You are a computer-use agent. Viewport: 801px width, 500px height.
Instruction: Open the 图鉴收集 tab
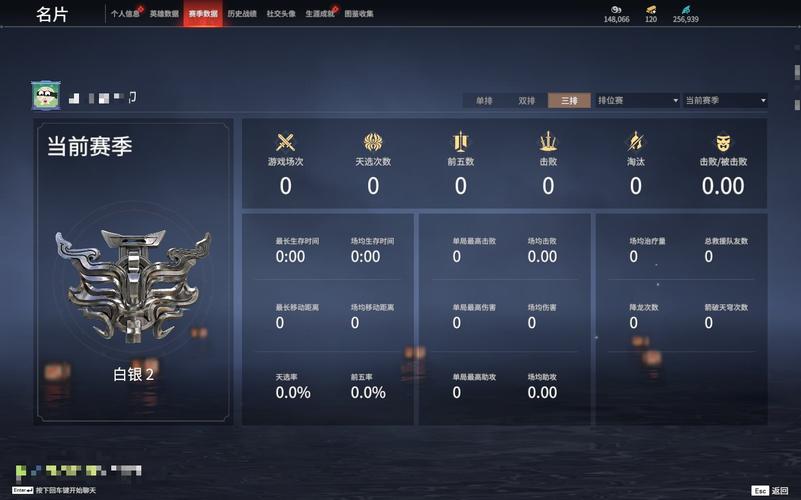click(x=359, y=14)
